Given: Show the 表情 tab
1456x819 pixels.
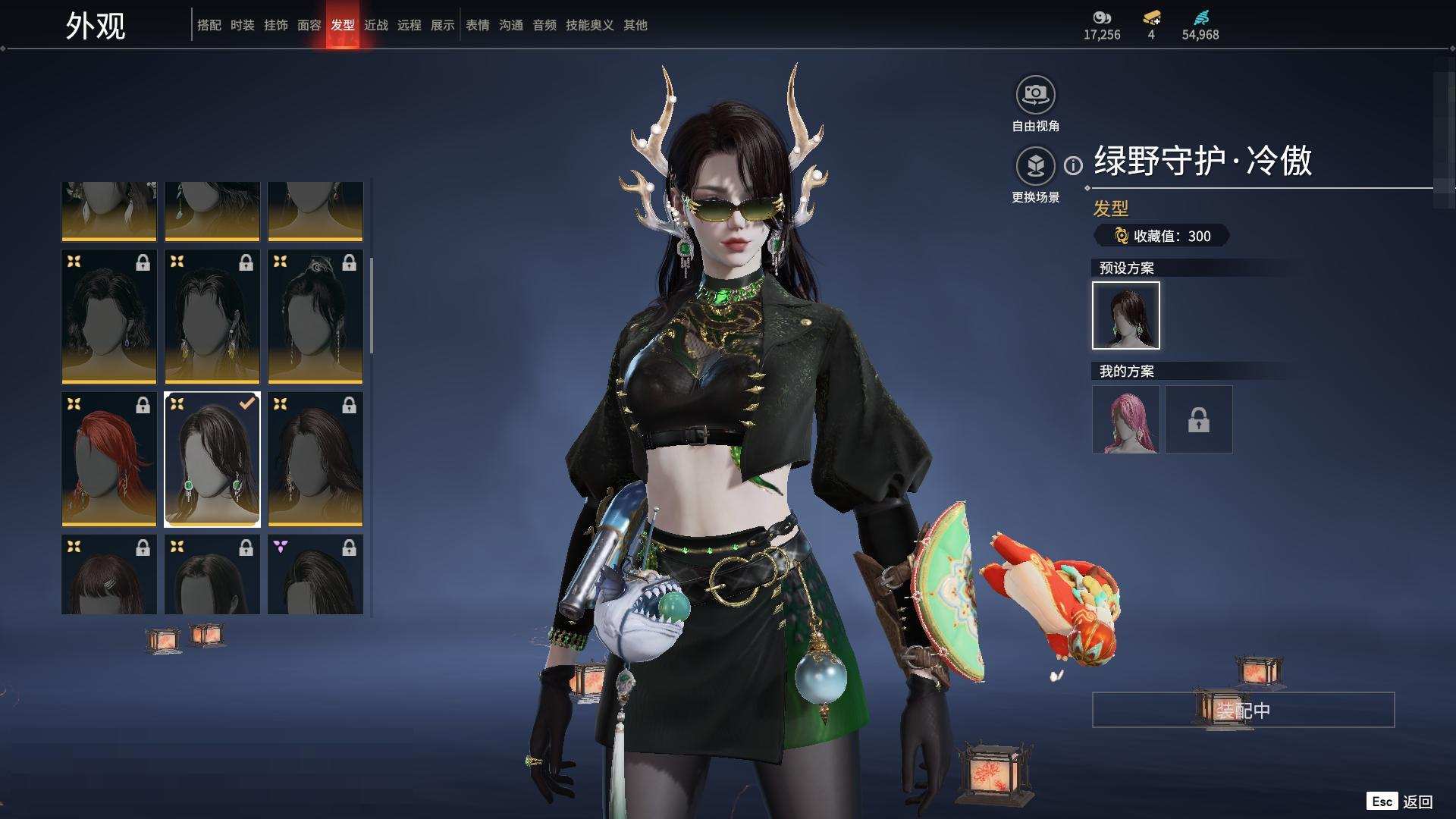Looking at the screenshot, I should (477, 25).
